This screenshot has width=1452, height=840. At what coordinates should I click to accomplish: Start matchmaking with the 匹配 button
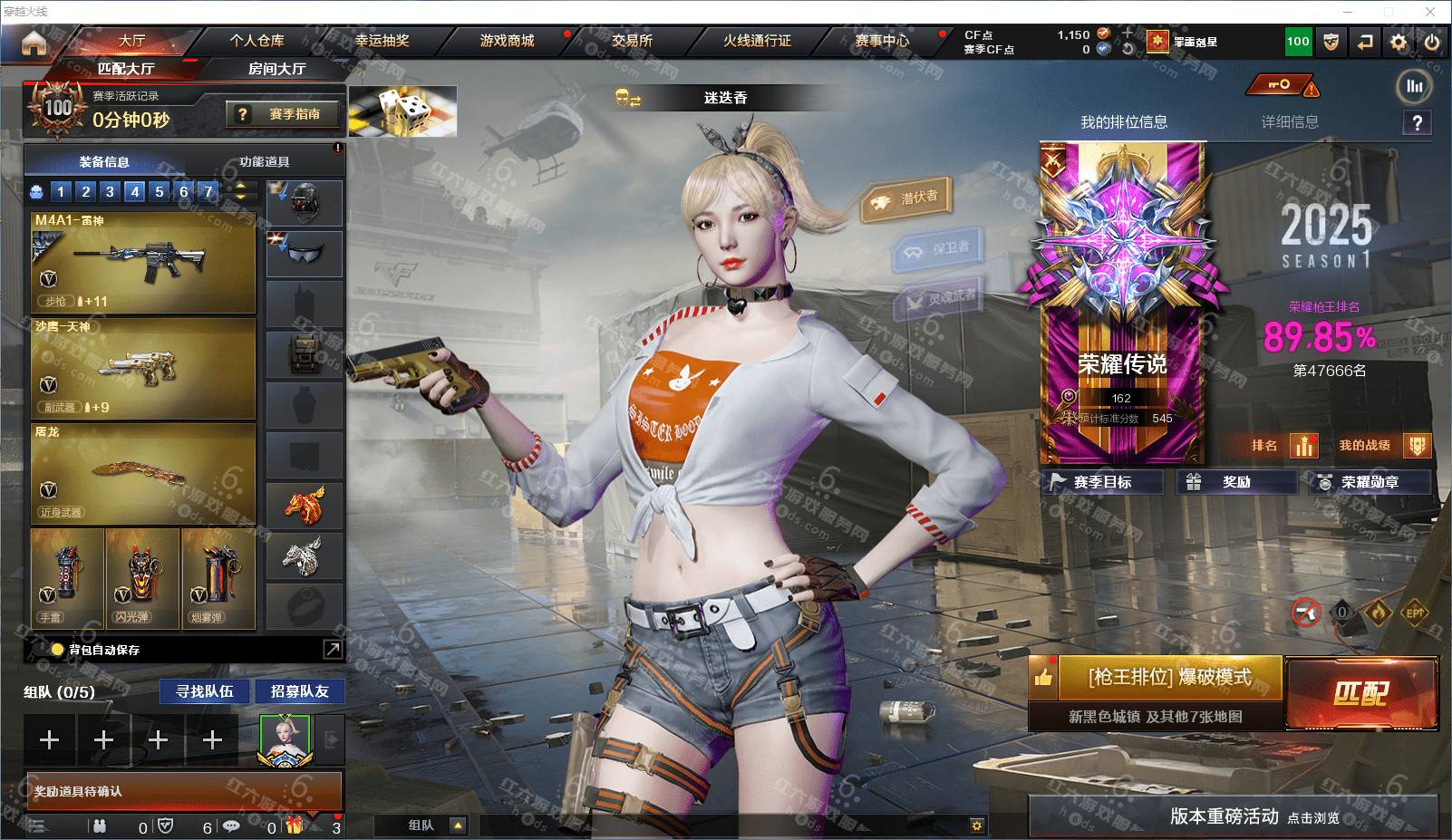[x=1361, y=693]
